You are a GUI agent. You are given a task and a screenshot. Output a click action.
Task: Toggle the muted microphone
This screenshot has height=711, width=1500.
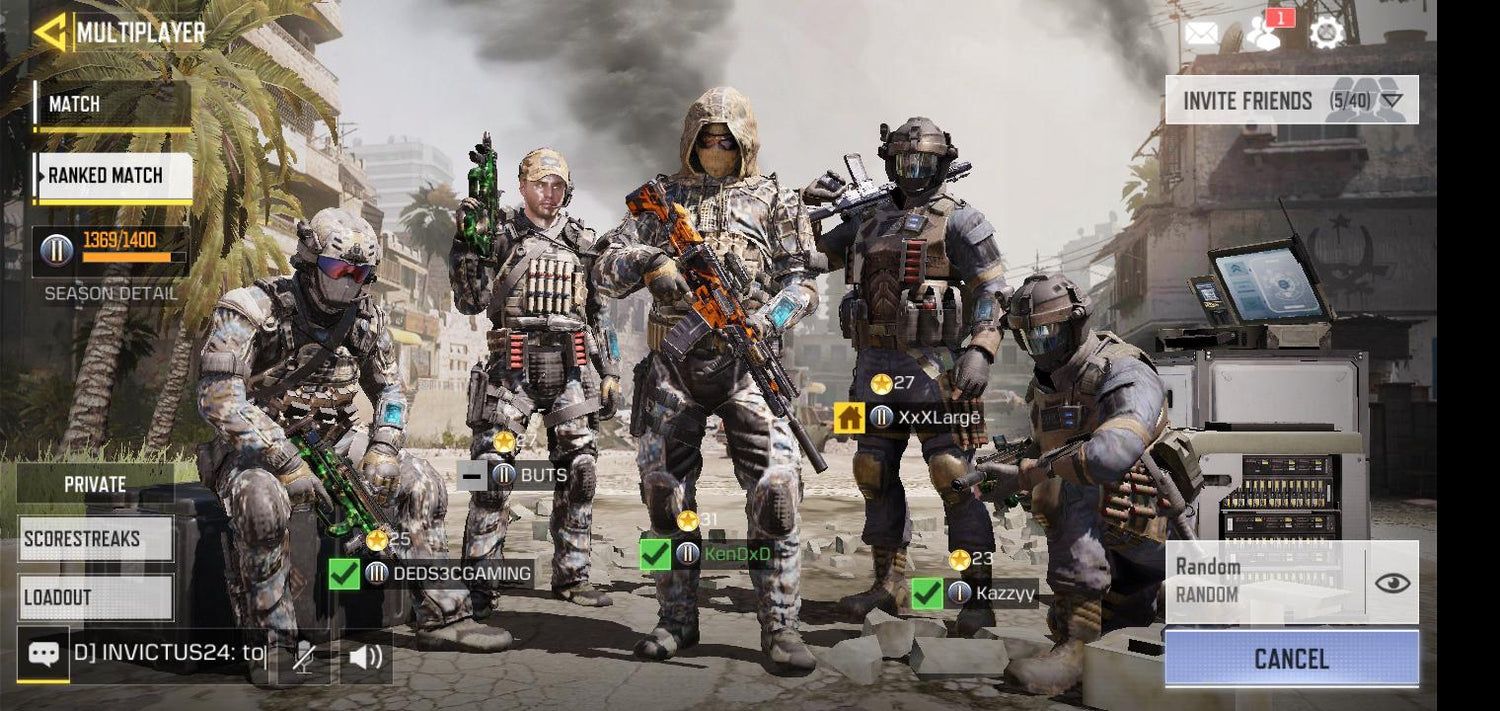pyautogui.click(x=304, y=656)
